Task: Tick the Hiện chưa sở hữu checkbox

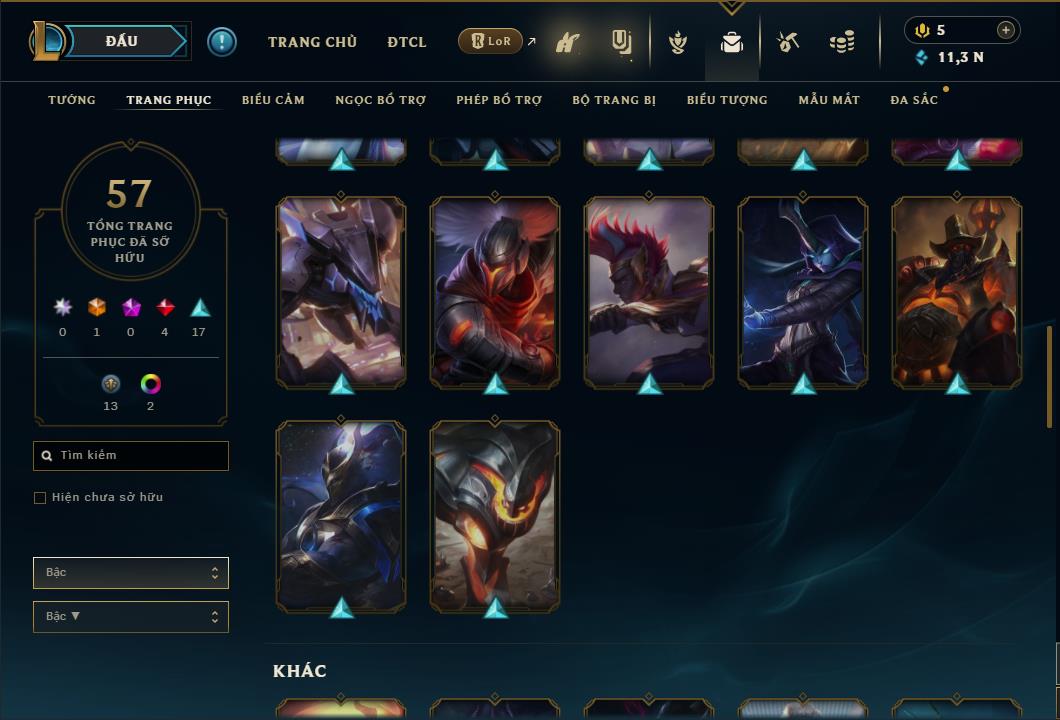Action: [x=40, y=498]
